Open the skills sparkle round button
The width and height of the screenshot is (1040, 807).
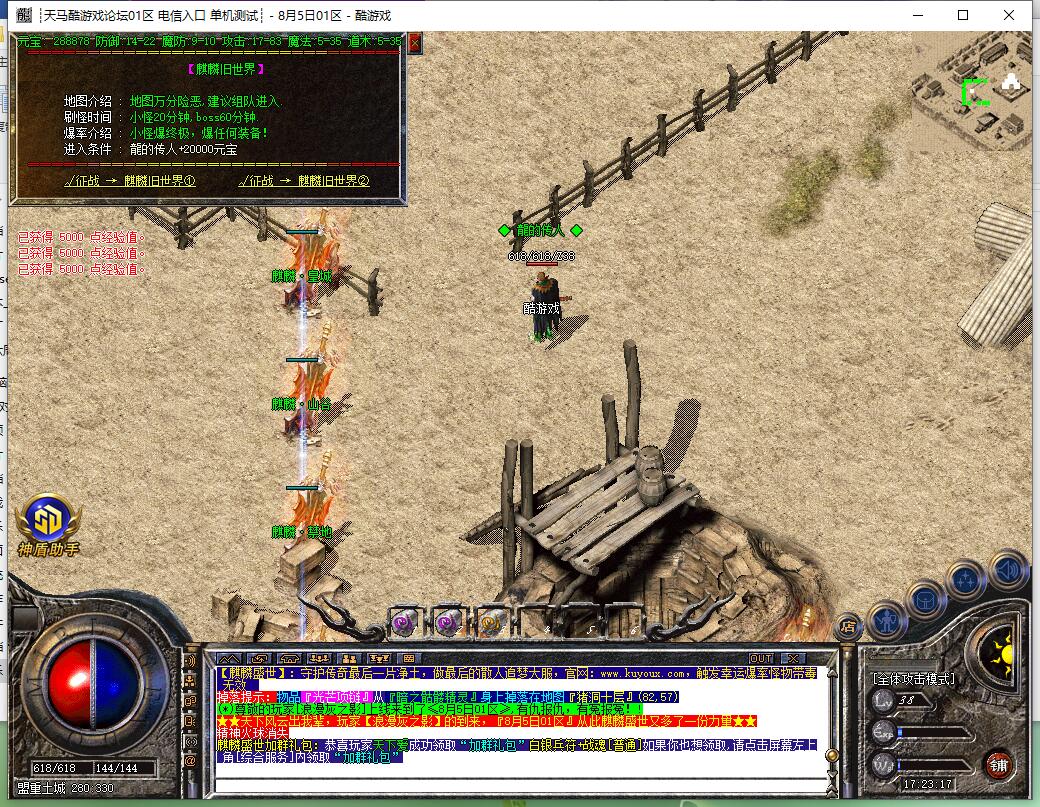tap(967, 580)
